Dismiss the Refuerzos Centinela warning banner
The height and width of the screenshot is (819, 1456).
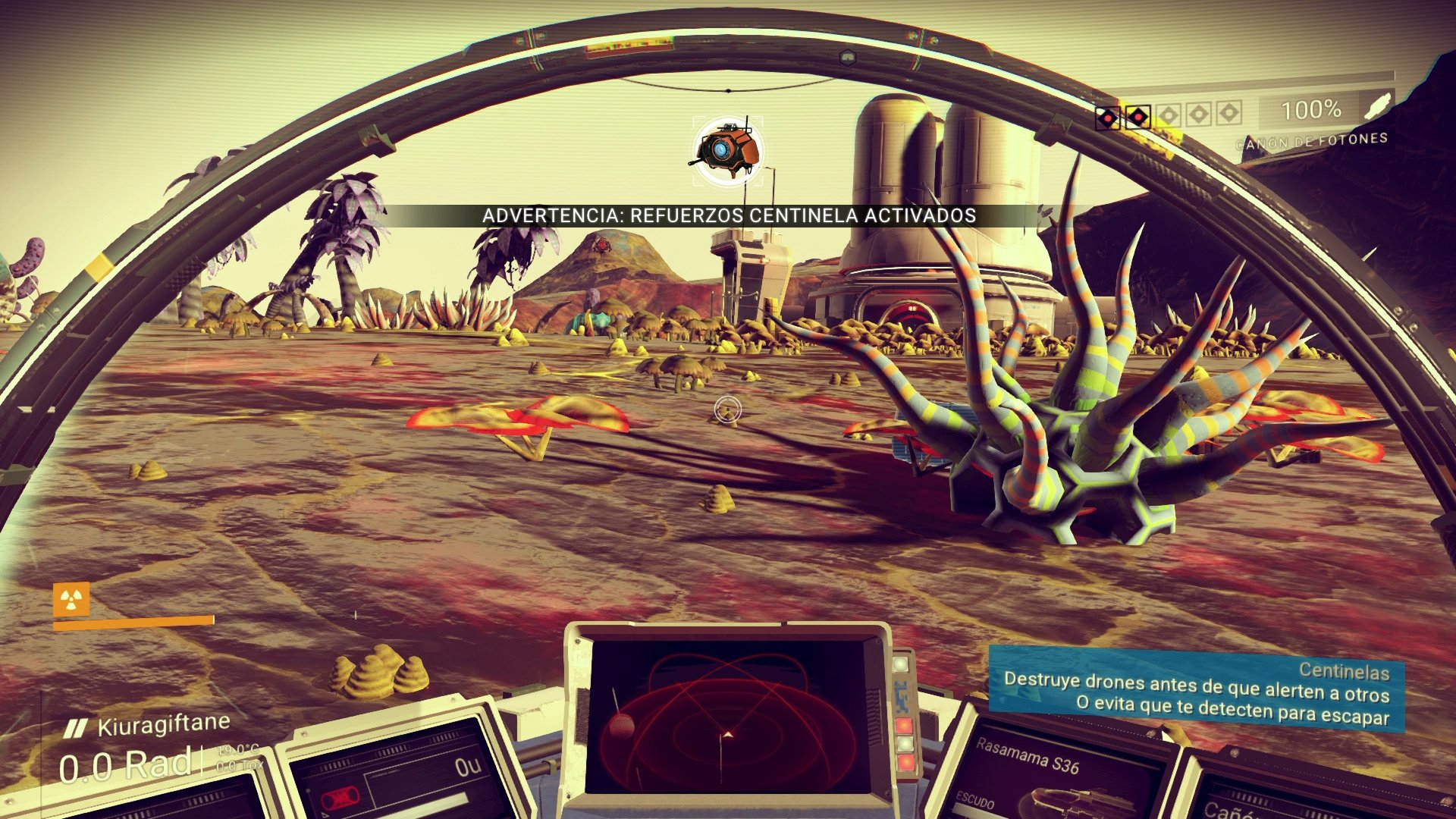click(x=730, y=215)
